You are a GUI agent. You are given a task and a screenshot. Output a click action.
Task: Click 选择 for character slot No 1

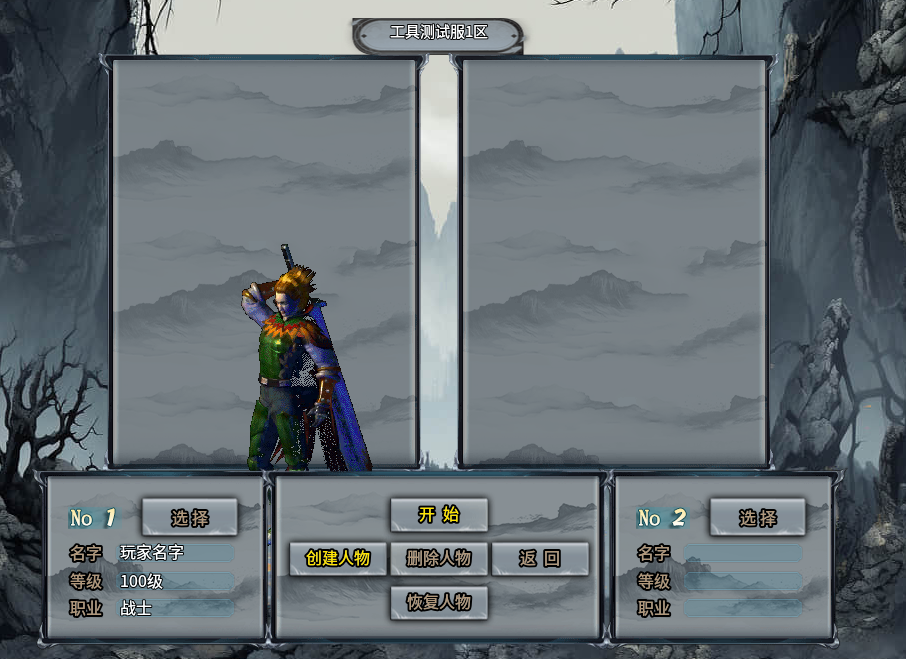click(190, 517)
